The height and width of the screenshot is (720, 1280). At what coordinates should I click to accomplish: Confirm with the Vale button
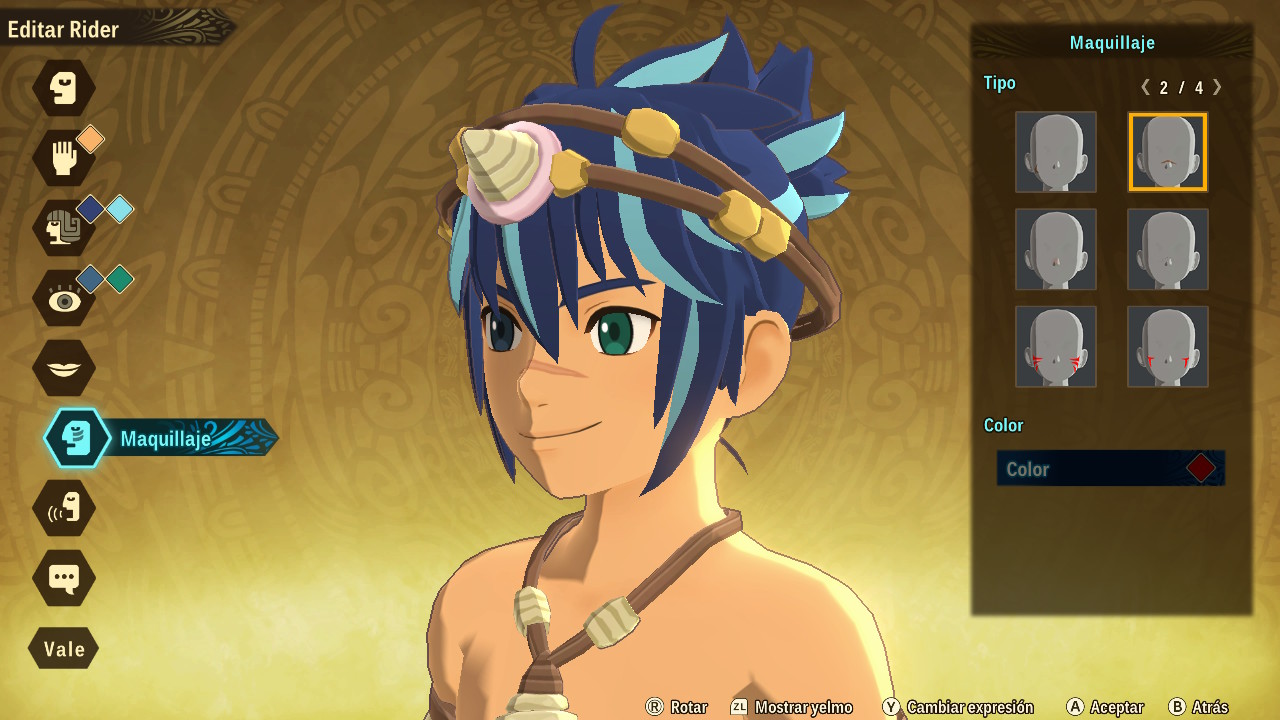(x=64, y=648)
